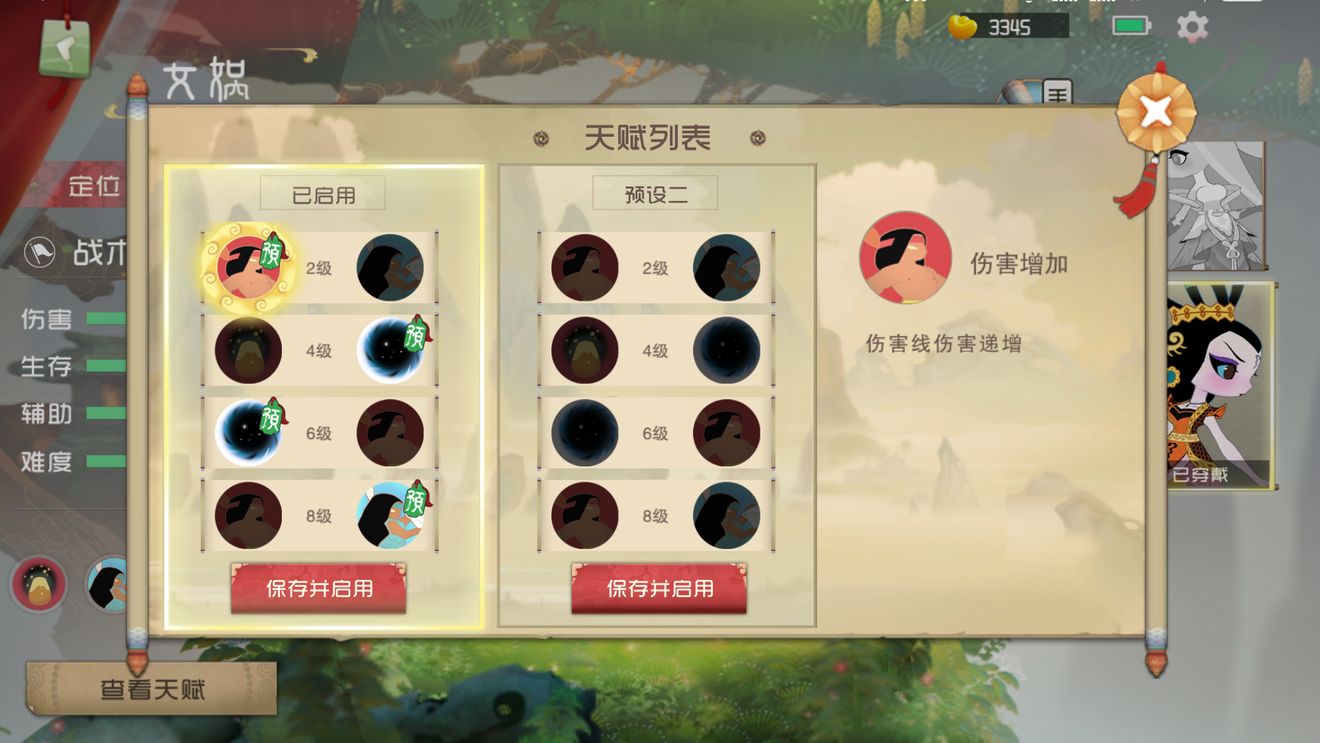Open the settings gear at top right
Image resolution: width=1320 pixels, height=743 pixels.
1192,27
